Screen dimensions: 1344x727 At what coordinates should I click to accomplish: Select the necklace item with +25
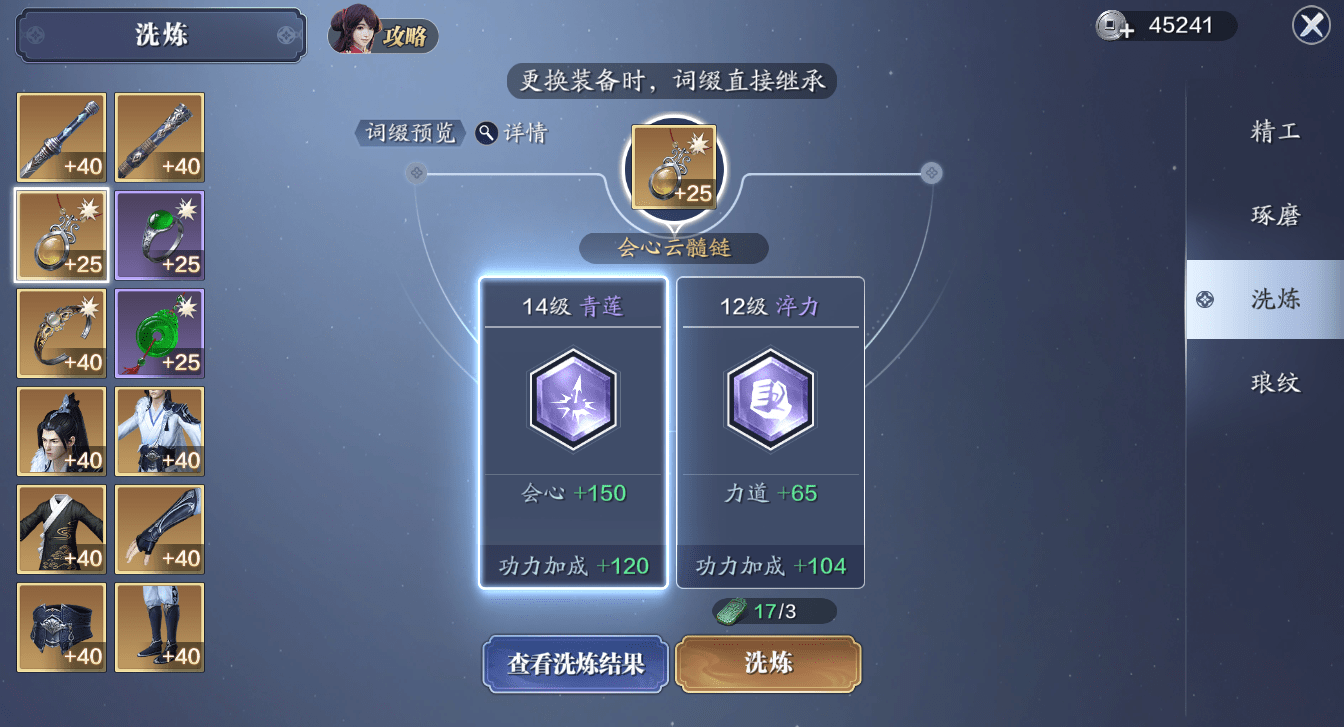[61, 235]
